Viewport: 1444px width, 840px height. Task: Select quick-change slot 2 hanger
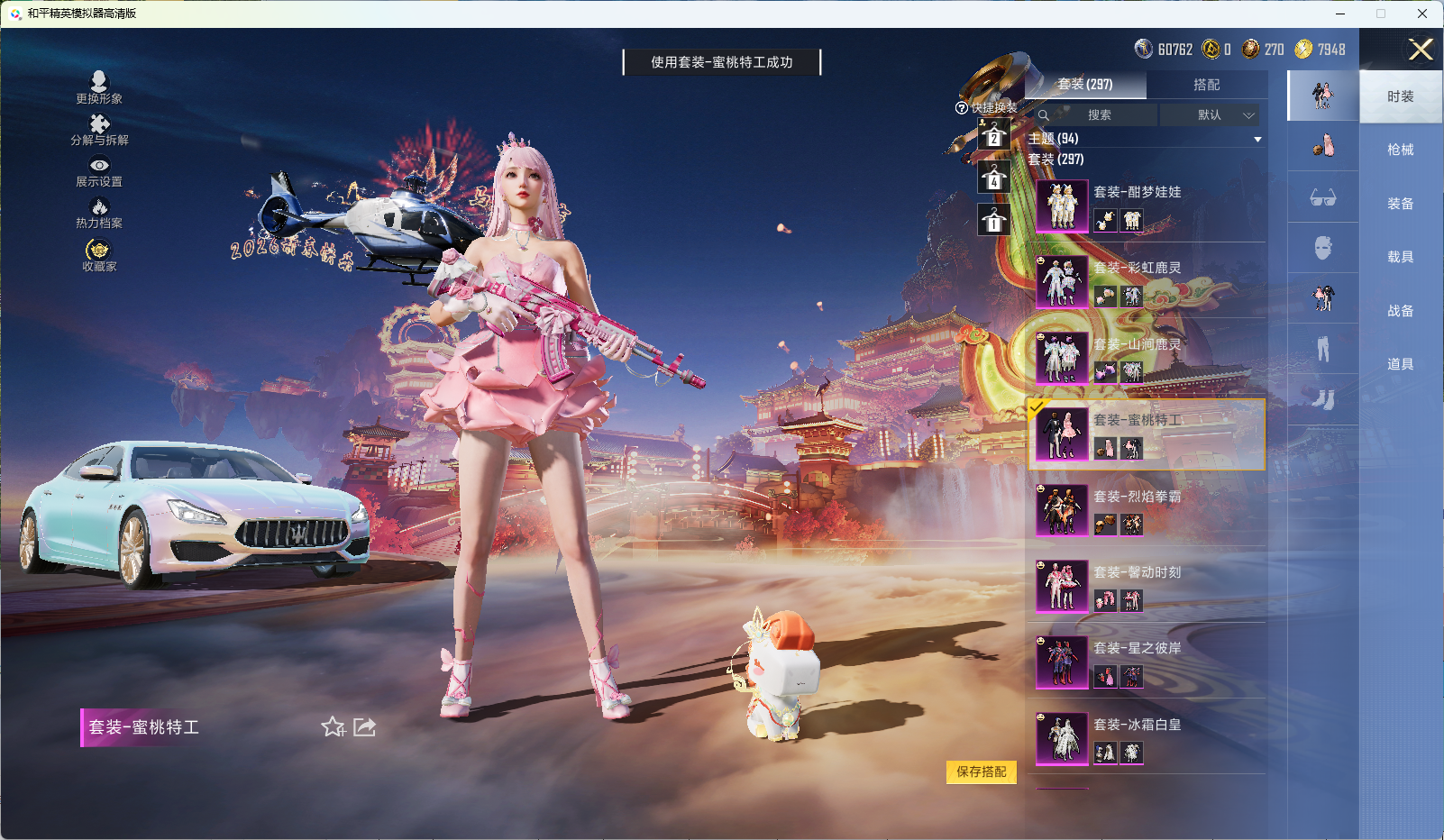click(994, 135)
